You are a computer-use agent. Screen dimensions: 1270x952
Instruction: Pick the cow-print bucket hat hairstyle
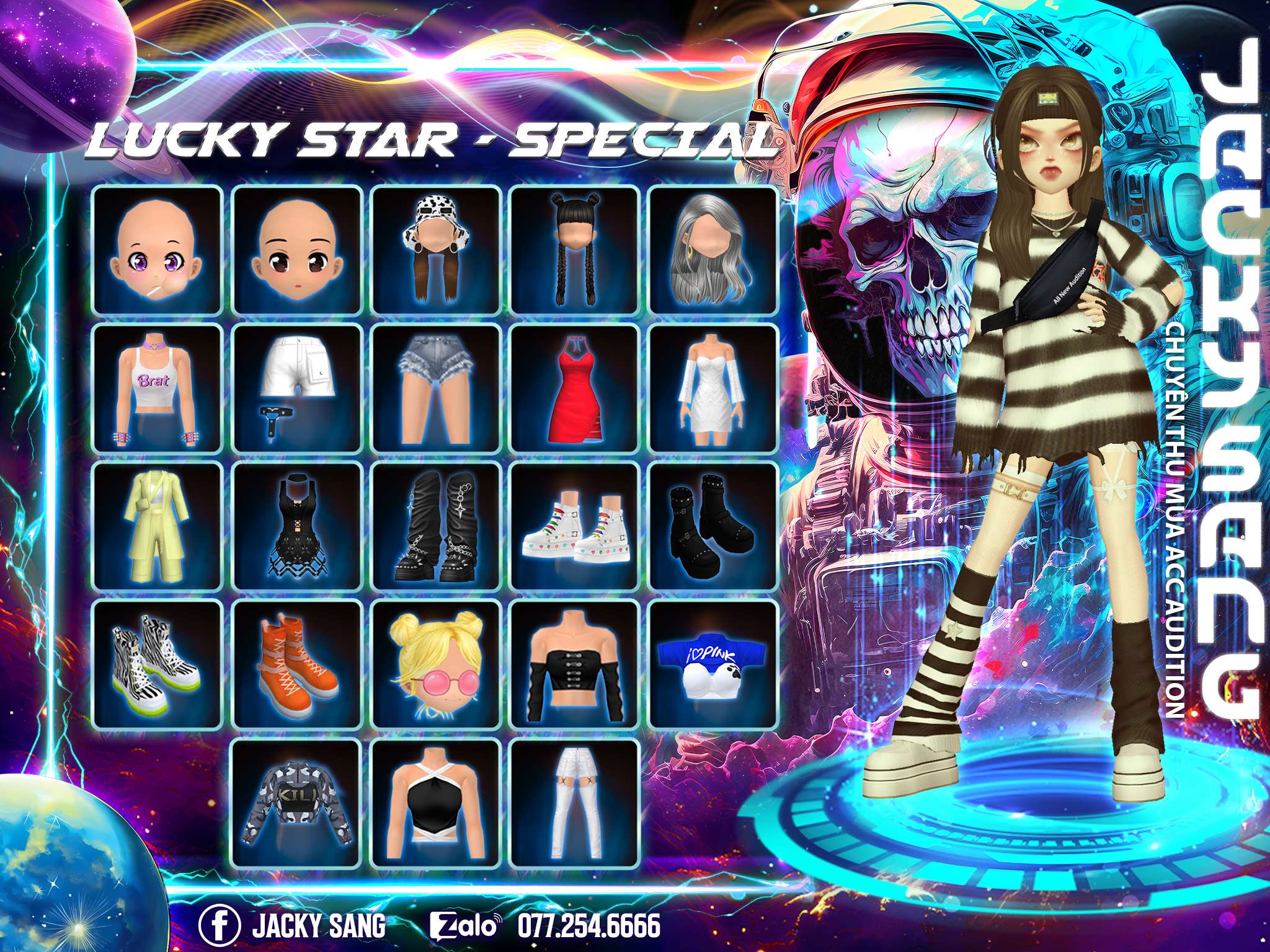click(x=435, y=250)
